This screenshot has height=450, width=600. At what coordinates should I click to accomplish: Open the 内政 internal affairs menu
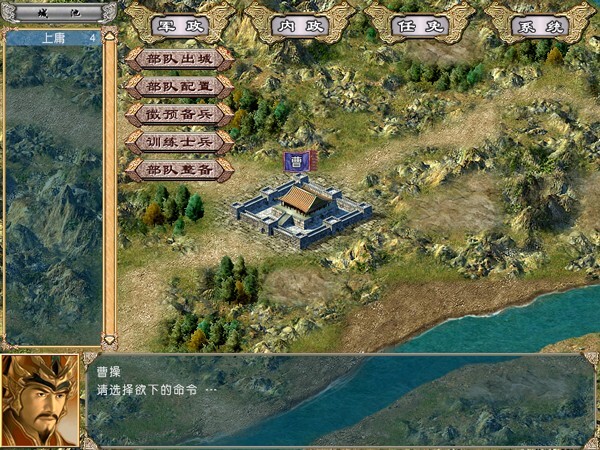tap(300, 25)
